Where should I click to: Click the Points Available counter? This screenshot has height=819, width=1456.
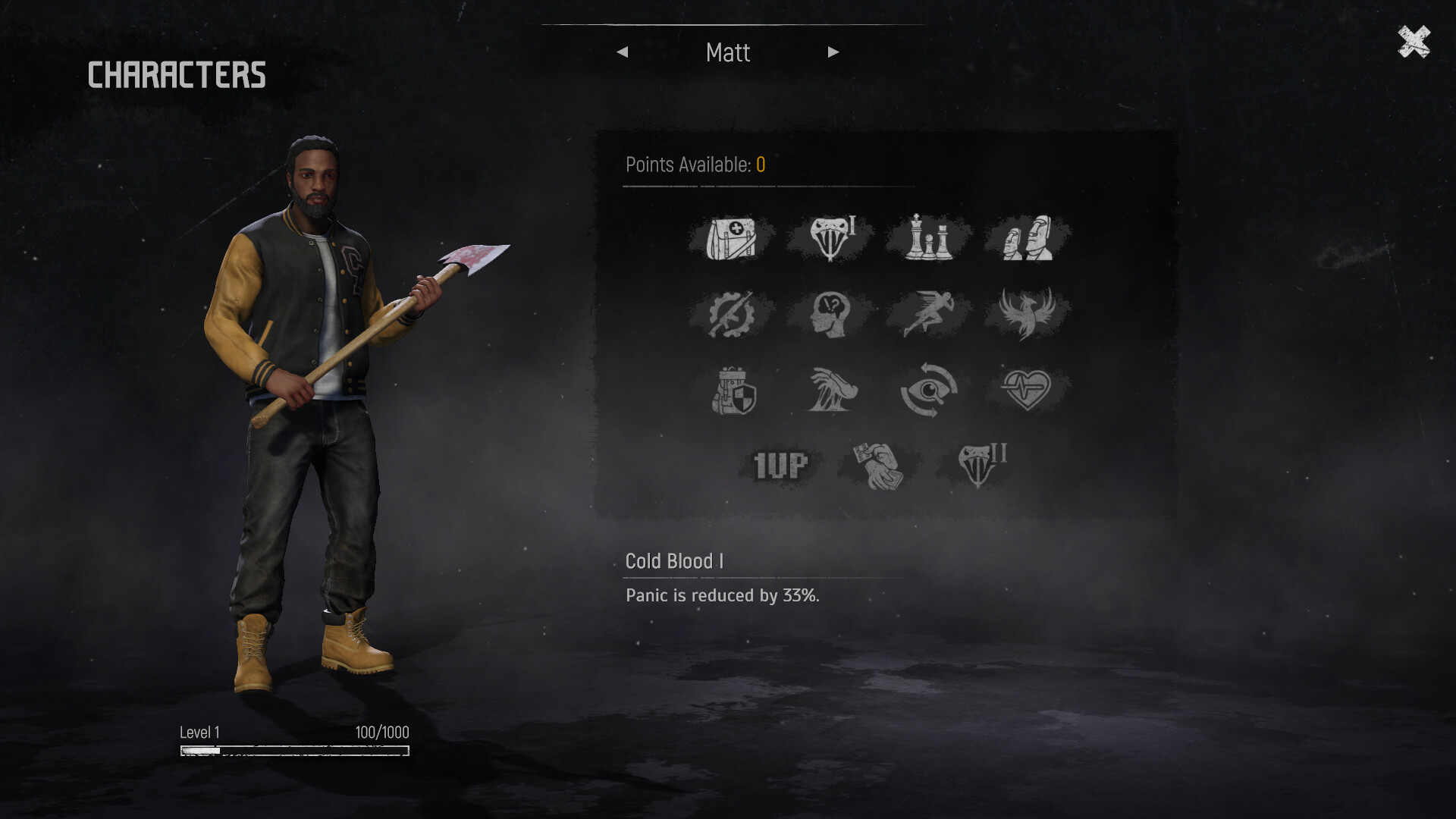click(x=692, y=164)
